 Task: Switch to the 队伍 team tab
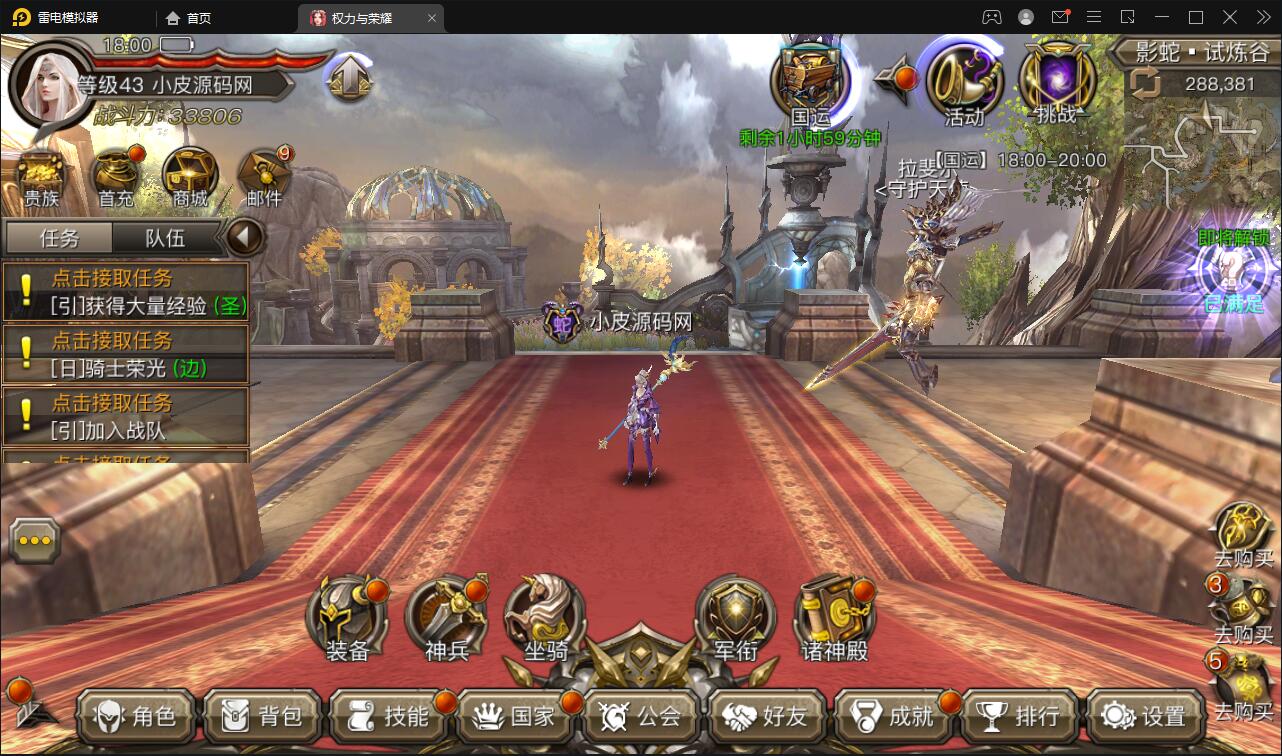165,238
